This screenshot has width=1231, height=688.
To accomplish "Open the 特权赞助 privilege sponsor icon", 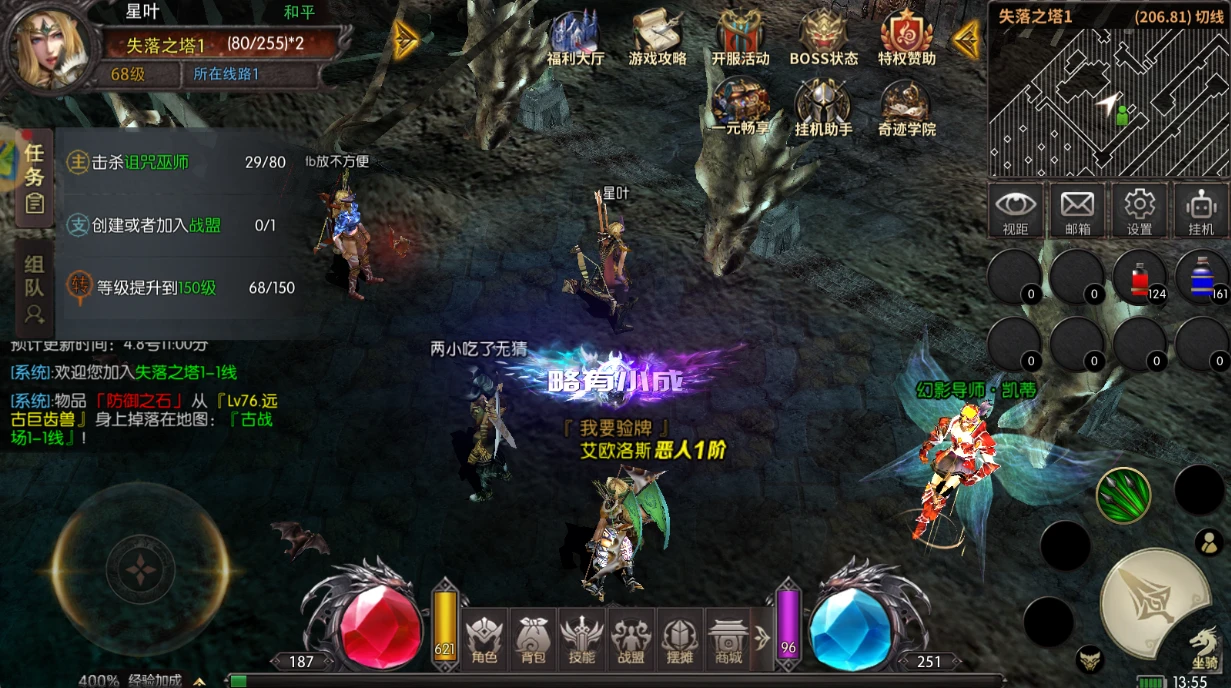I will pyautogui.click(x=906, y=38).
